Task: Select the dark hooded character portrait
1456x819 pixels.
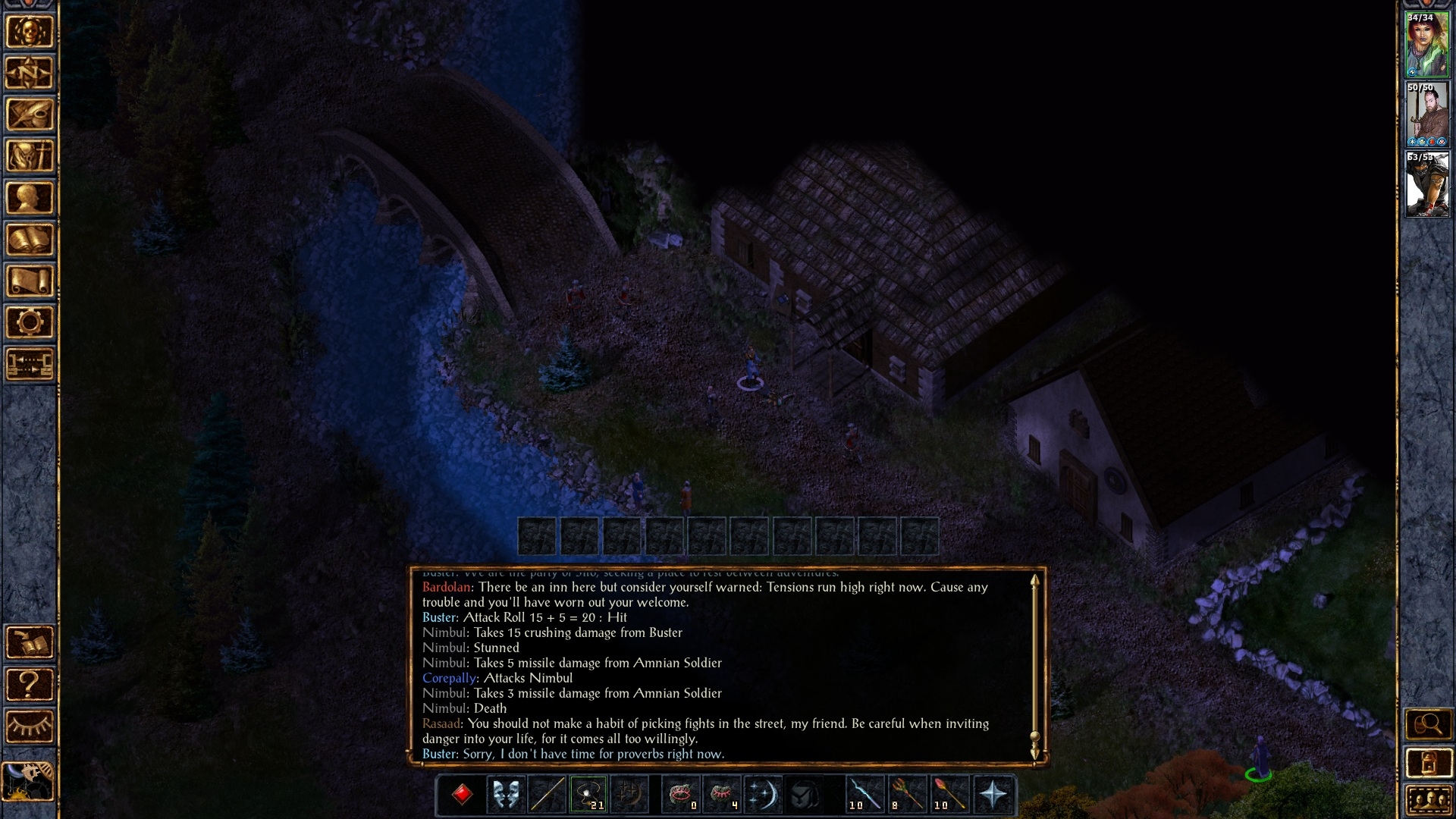Action: 1427,184
